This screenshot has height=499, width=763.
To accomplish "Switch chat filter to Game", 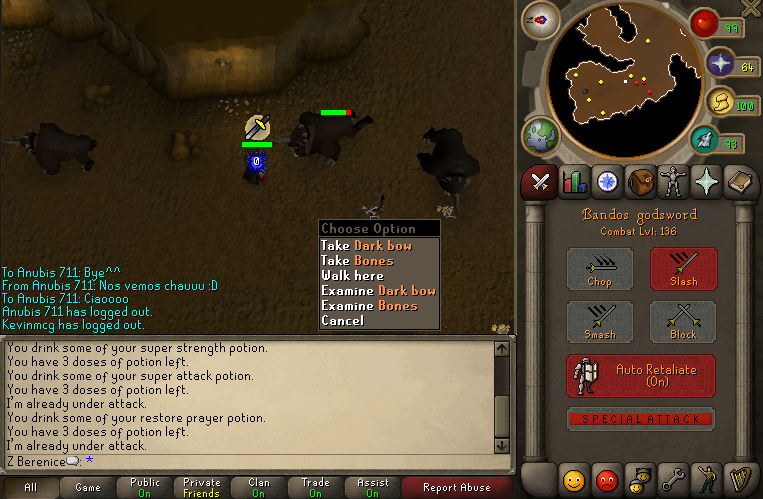I will (x=87, y=488).
